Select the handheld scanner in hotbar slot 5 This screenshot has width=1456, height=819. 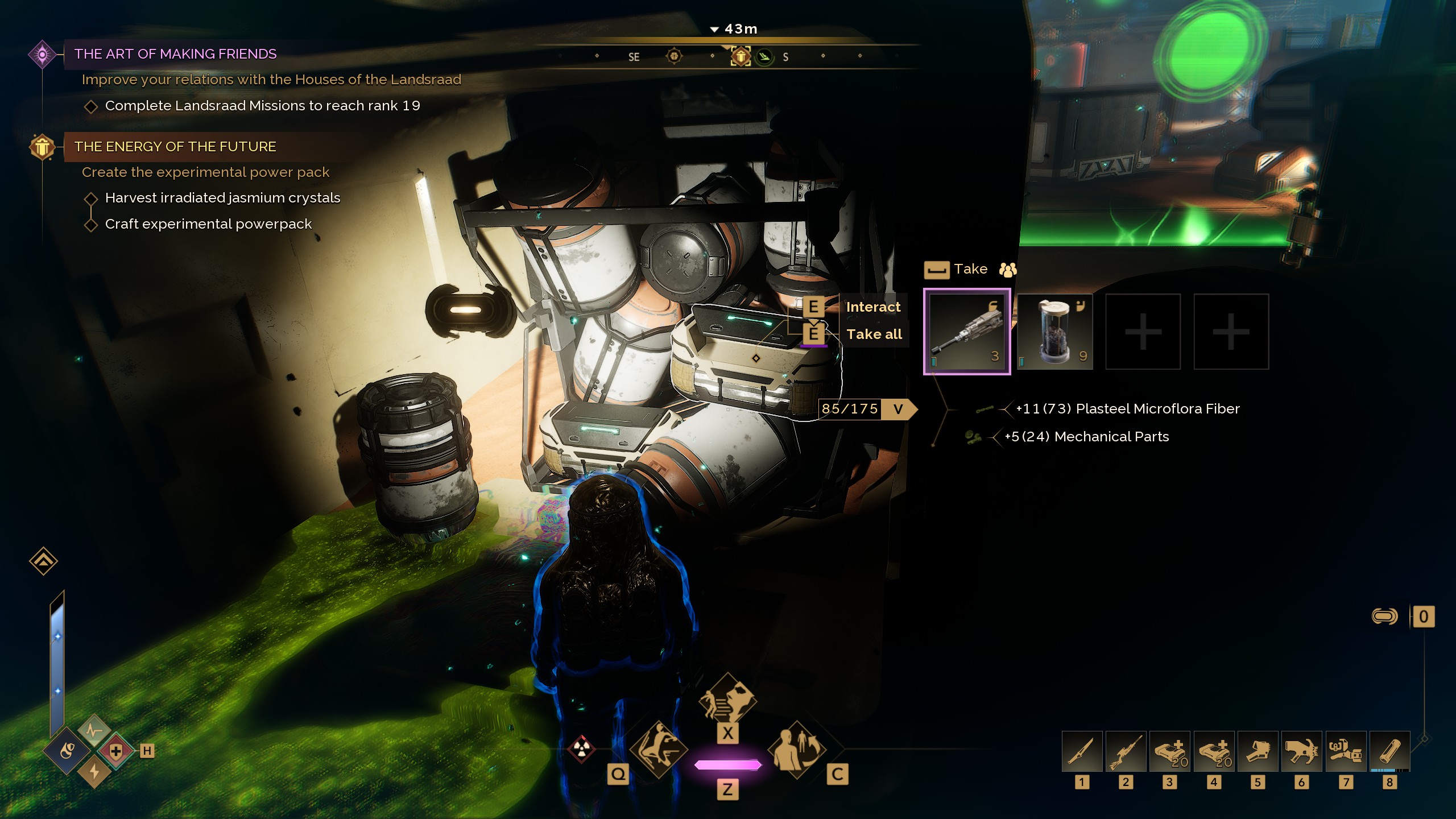pos(1258,751)
